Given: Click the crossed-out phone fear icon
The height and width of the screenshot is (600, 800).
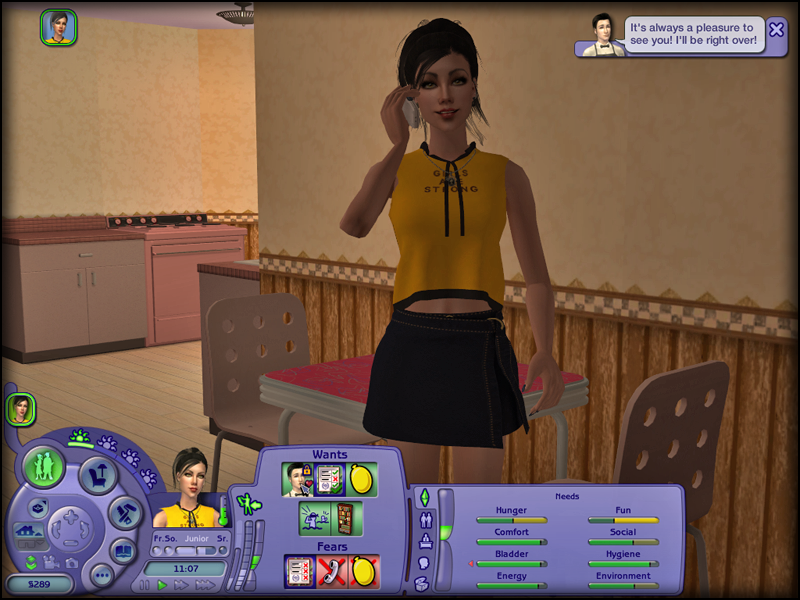Looking at the screenshot, I should pos(331,571).
